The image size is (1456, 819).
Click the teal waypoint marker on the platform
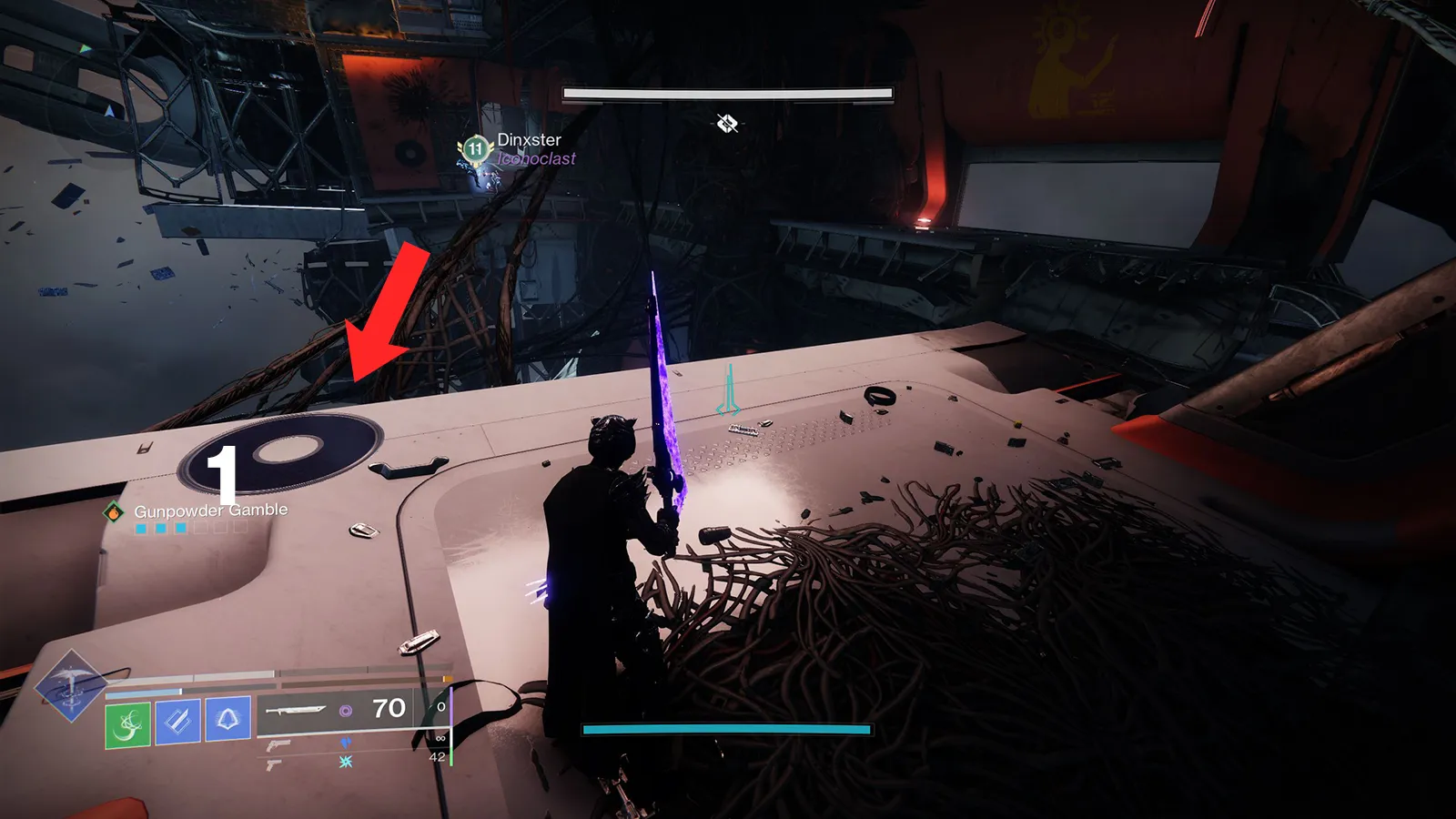click(x=729, y=391)
